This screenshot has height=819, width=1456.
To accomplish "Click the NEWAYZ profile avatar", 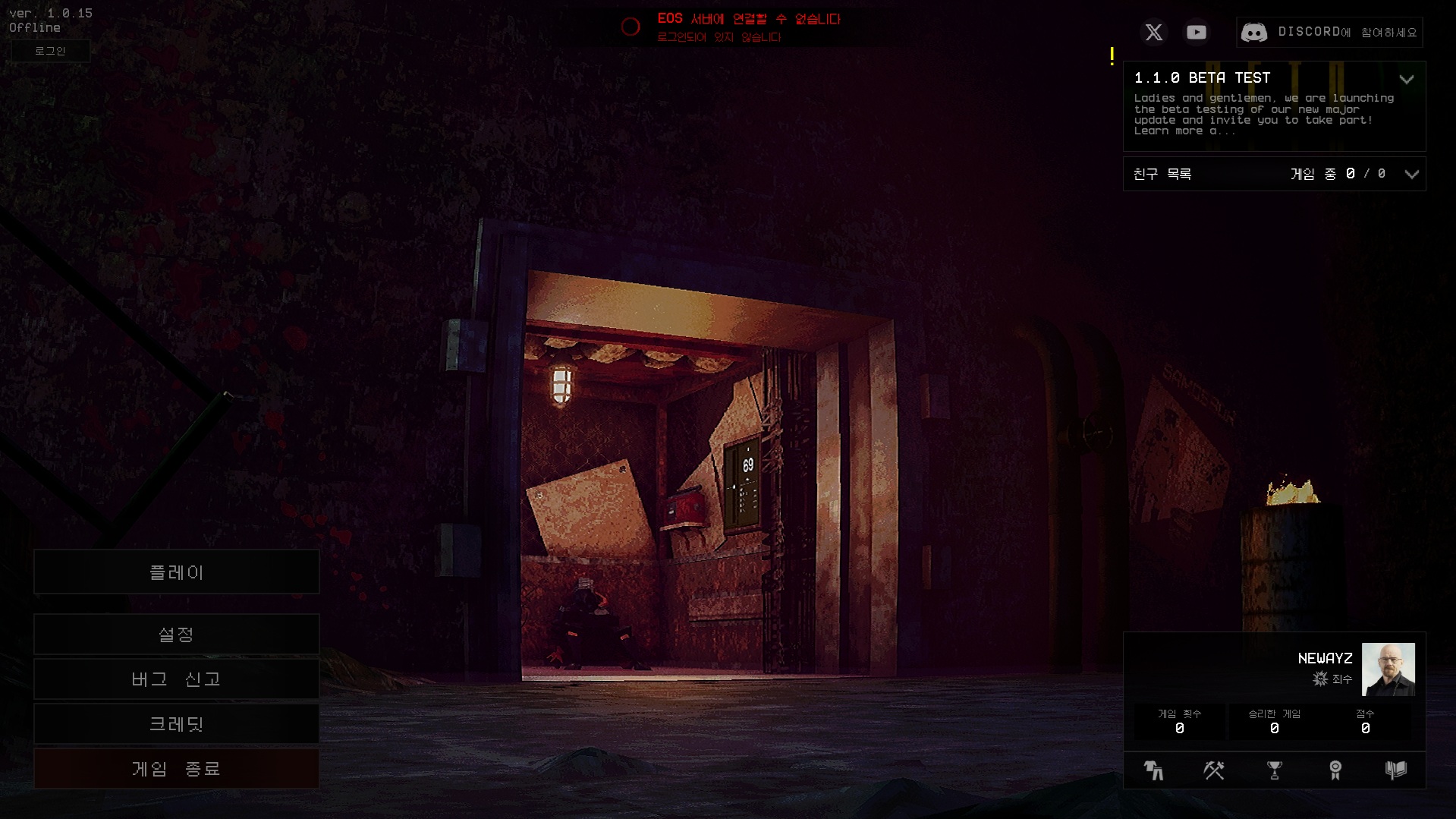I will tap(1388, 669).
